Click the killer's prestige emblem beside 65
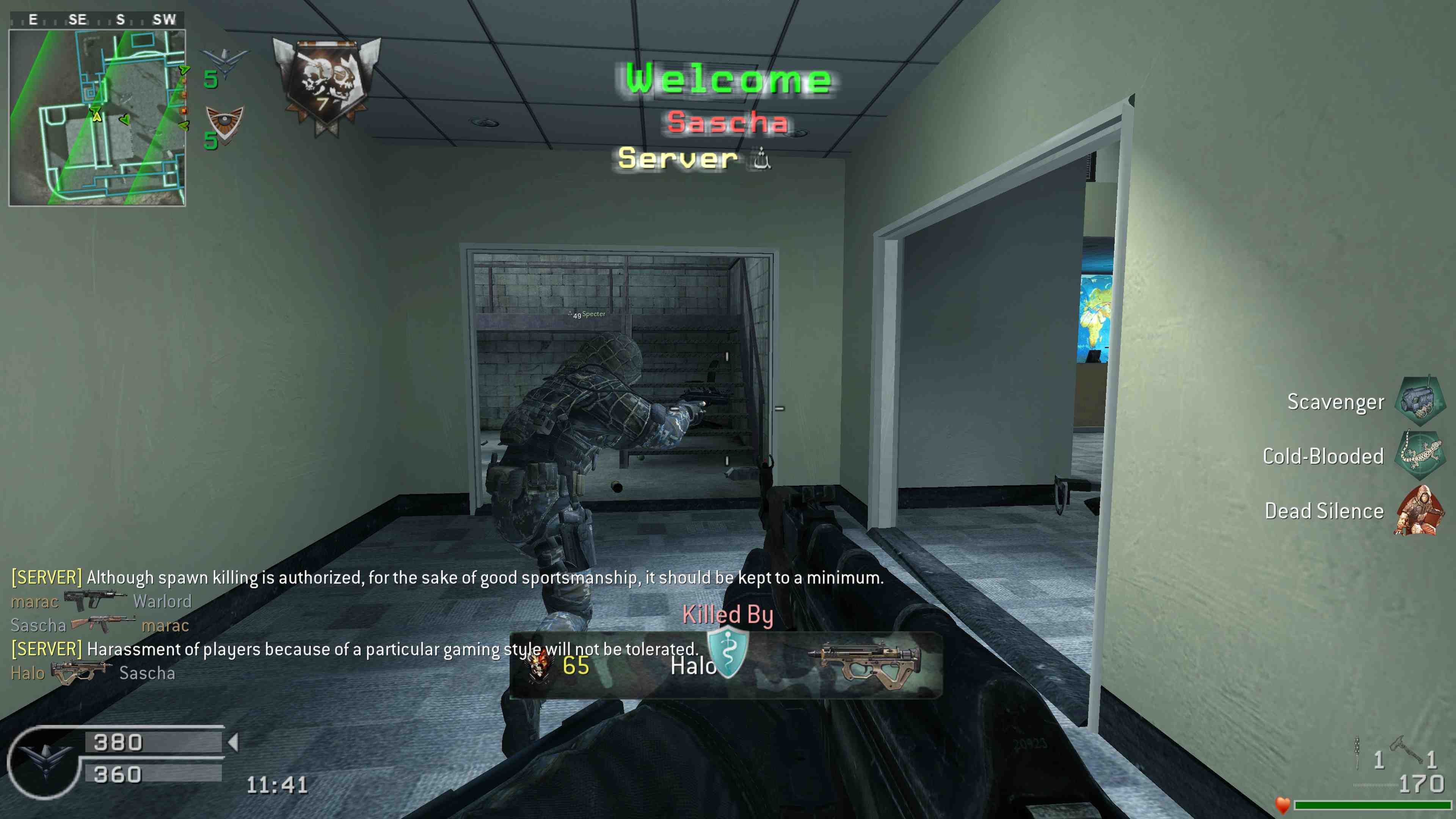1456x819 pixels. click(x=539, y=666)
